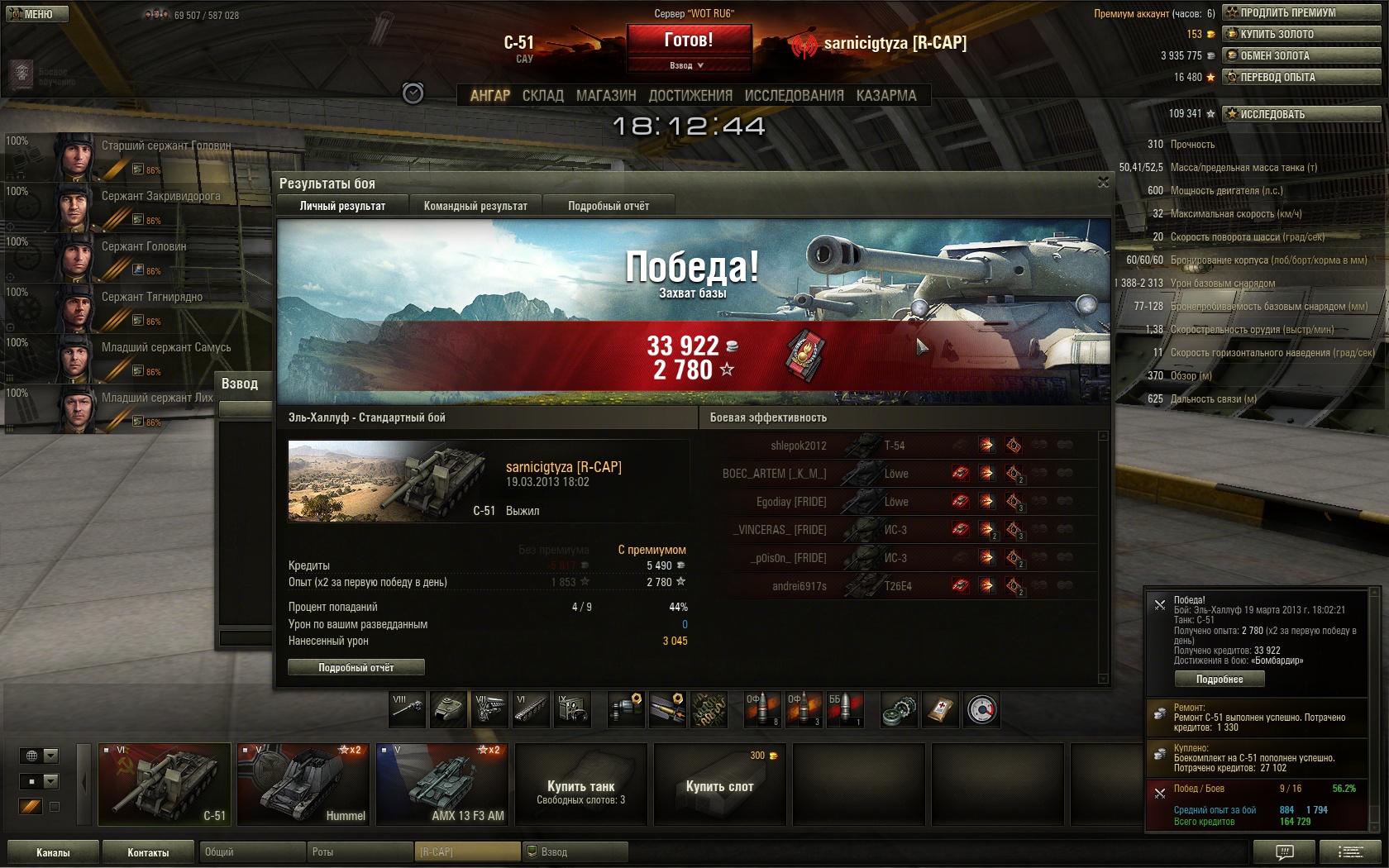This screenshot has width=1389, height=868.
Task: Switch to Подробный отчёт results tab
Action: (609, 206)
